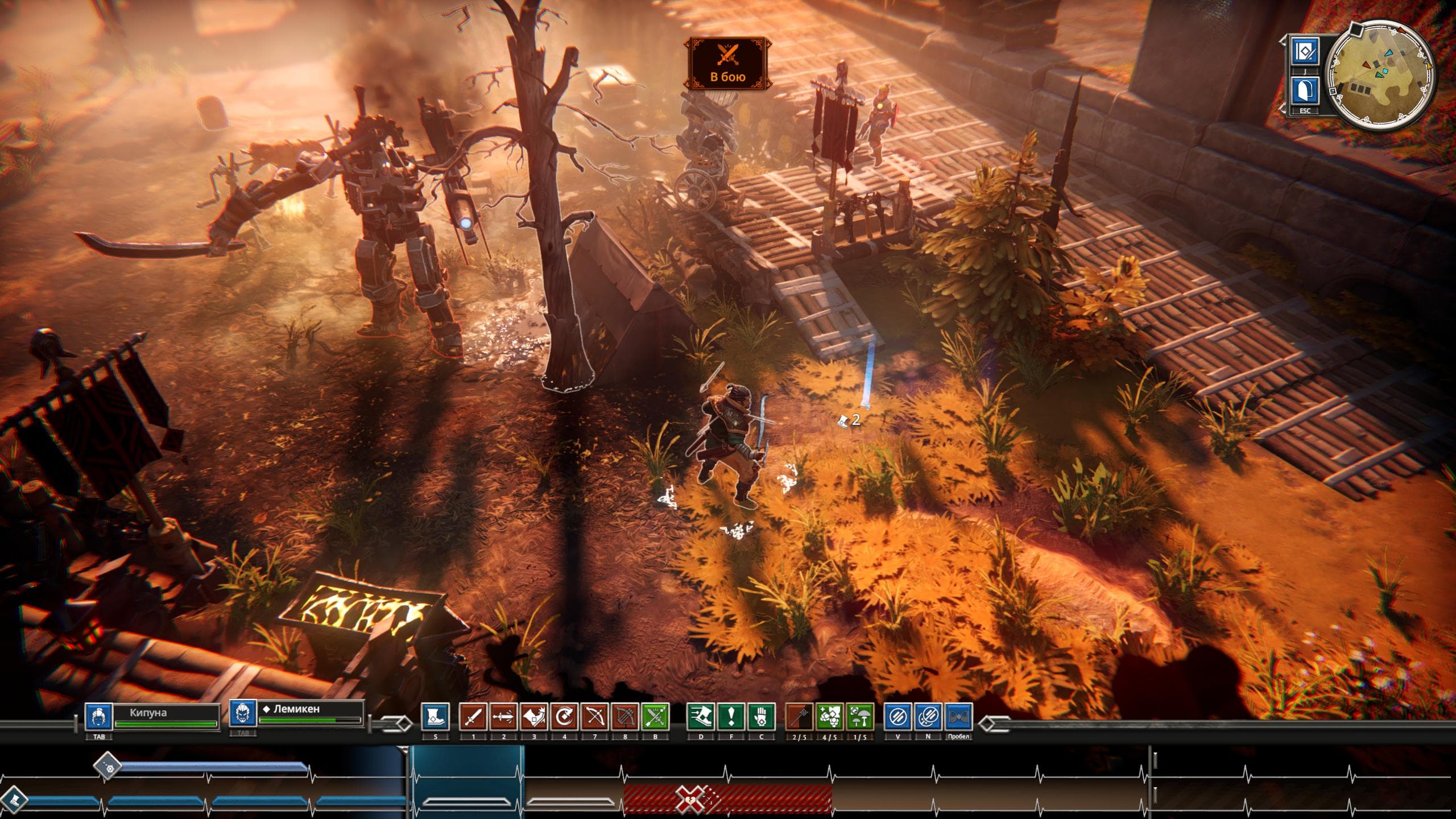
Task: Open the ESC menu door icon
Action: click(x=1305, y=92)
